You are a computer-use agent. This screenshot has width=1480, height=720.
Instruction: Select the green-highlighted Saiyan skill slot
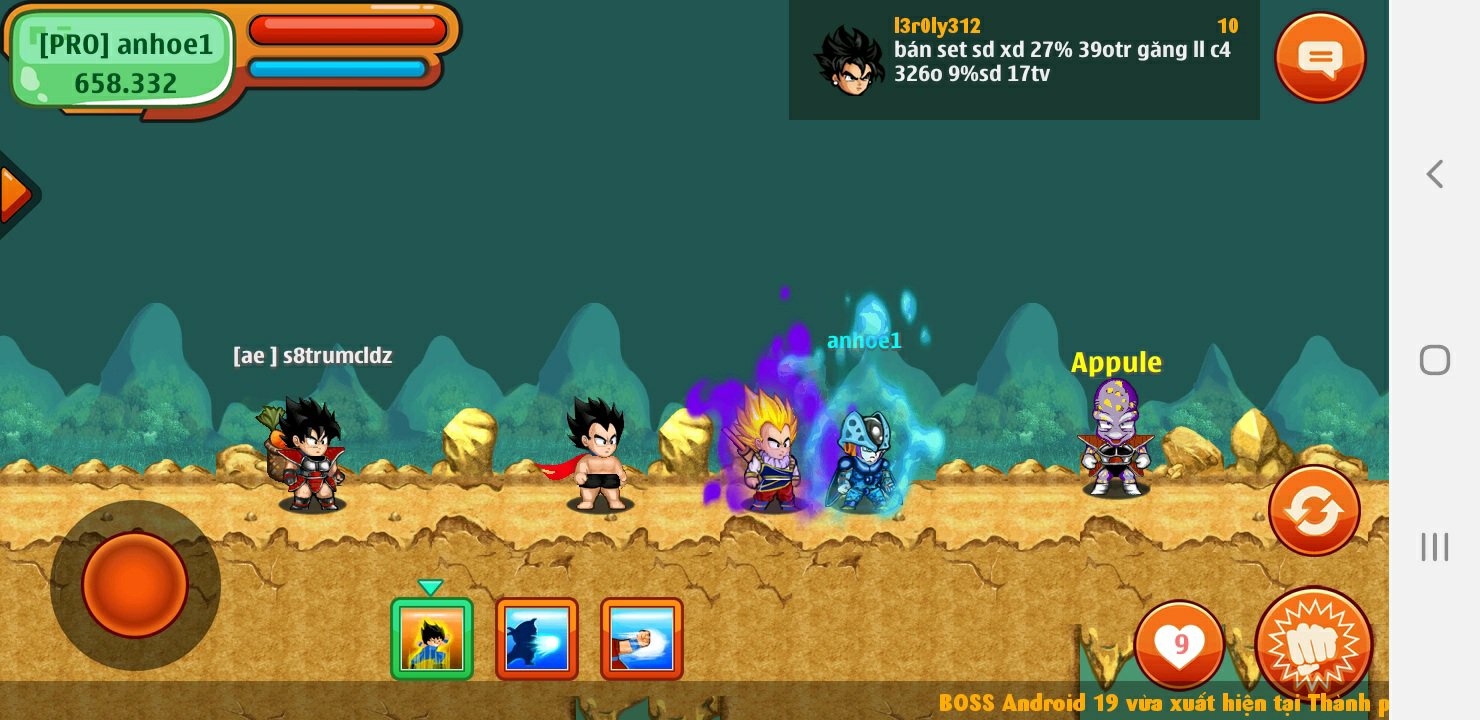pos(432,639)
